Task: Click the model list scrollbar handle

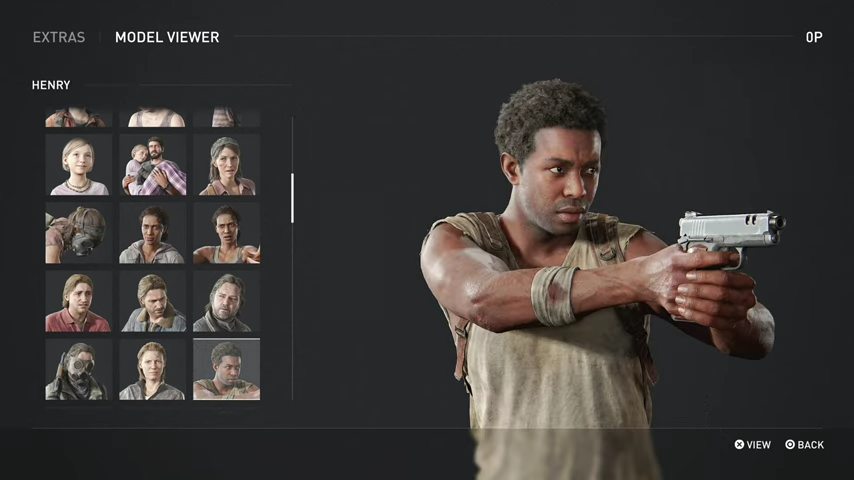Action: click(292, 197)
